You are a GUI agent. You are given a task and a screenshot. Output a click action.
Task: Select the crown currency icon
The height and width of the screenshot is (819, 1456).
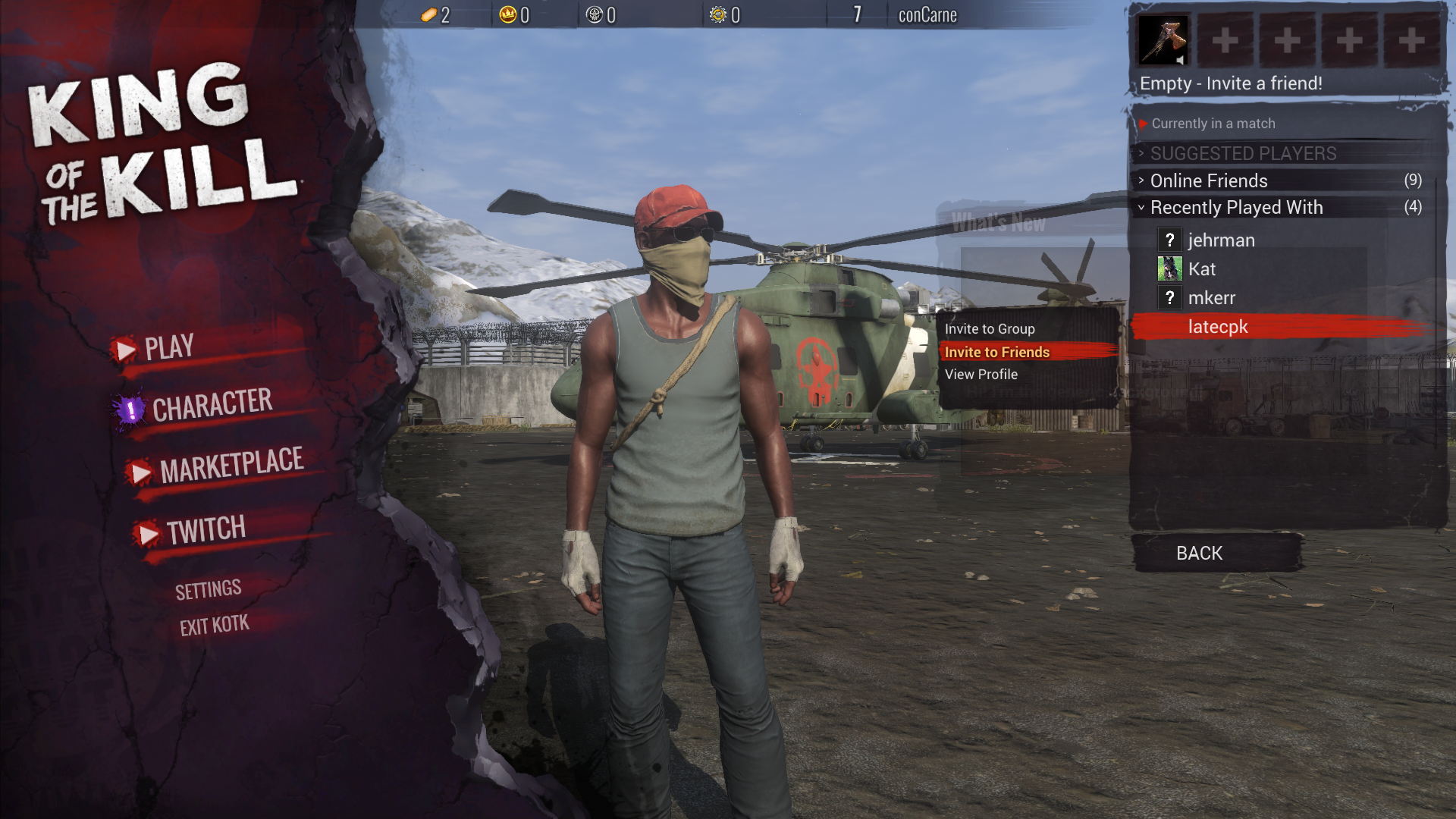[x=507, y=14]
